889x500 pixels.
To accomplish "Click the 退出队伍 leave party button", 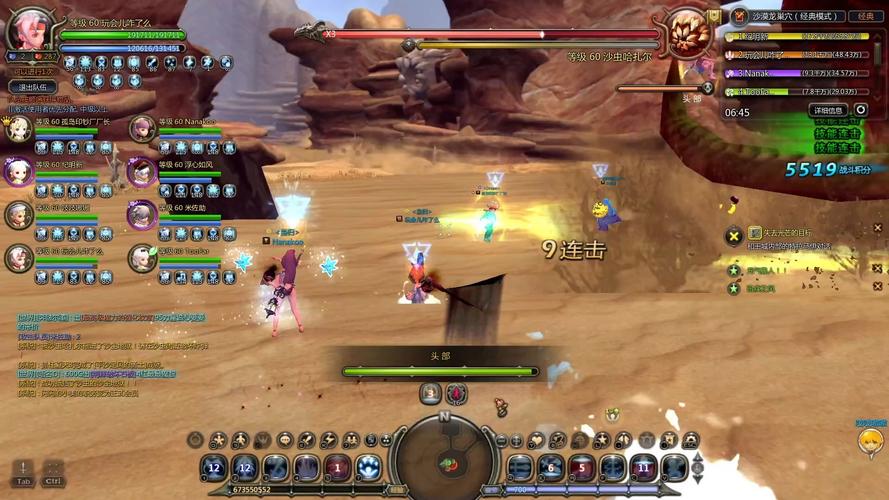I will tap(34, 87).
